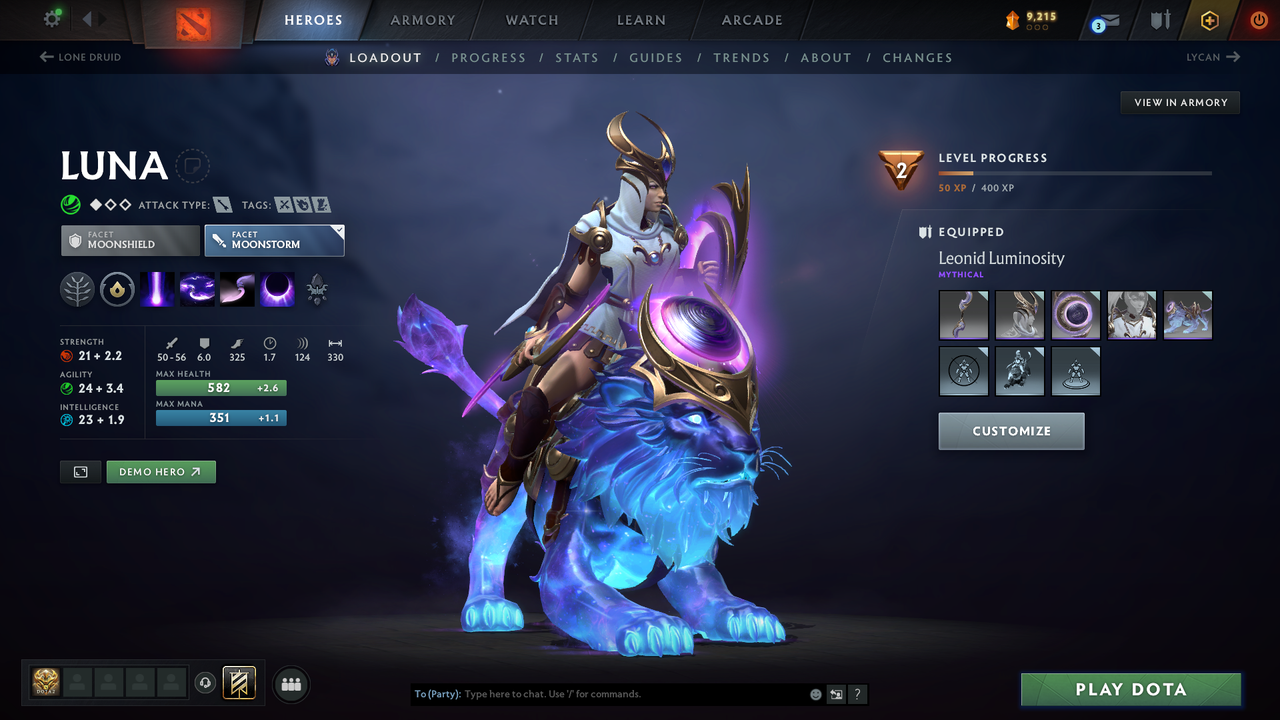Image resolution: width=1280 pixels, height=720 pixels.
Task: Open the Arcade menu
Action: [x=751, y=20]
